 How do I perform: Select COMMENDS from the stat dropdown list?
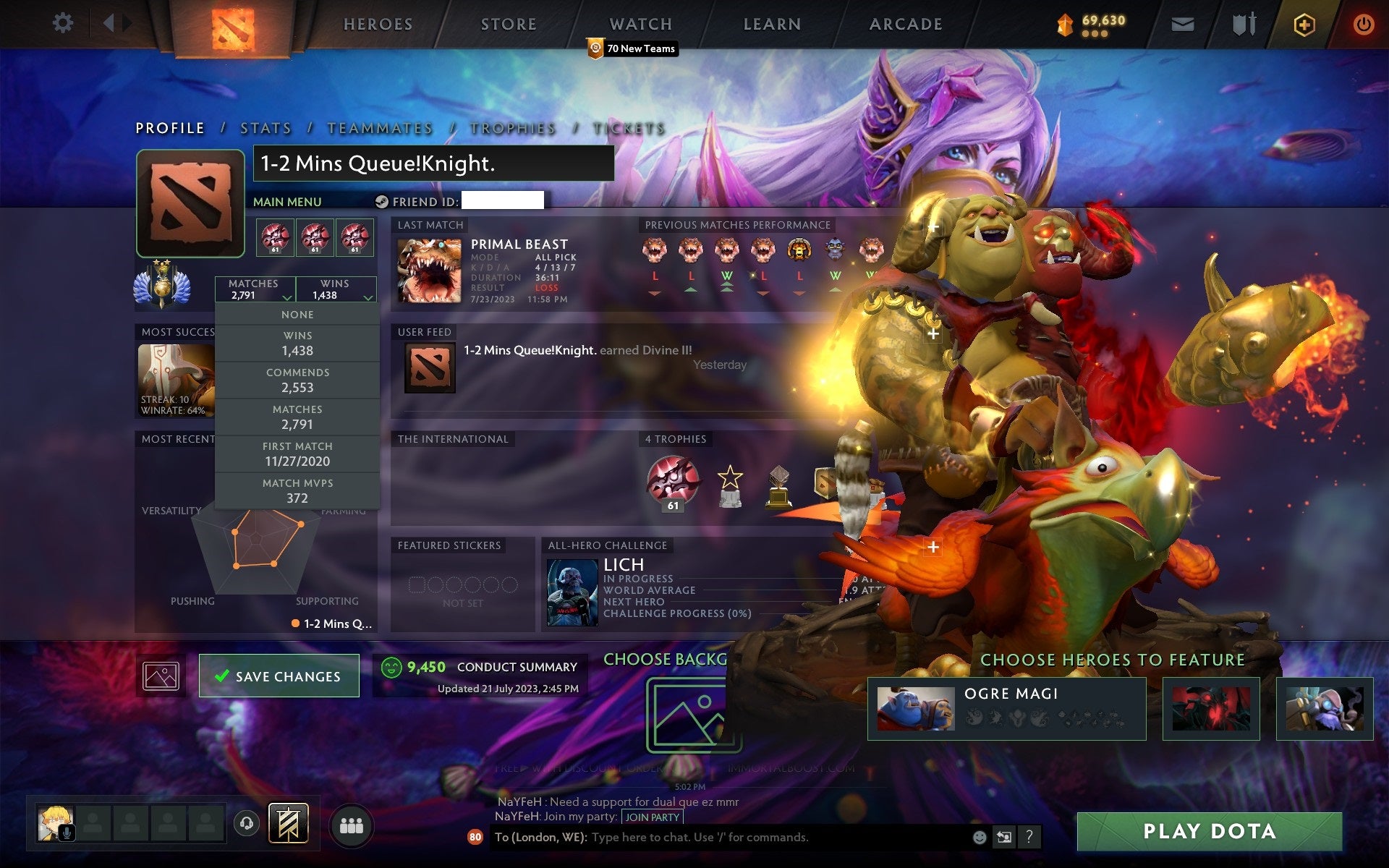298,380
